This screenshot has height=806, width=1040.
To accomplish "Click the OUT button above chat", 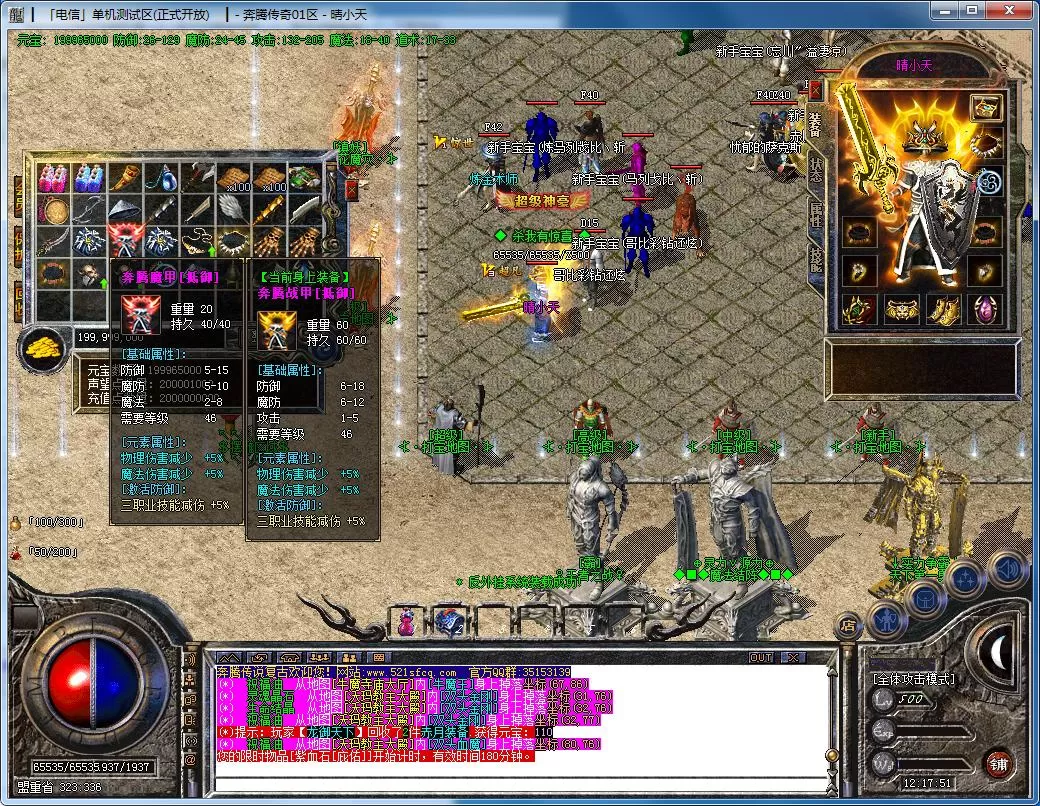I will tap(761, 657).
